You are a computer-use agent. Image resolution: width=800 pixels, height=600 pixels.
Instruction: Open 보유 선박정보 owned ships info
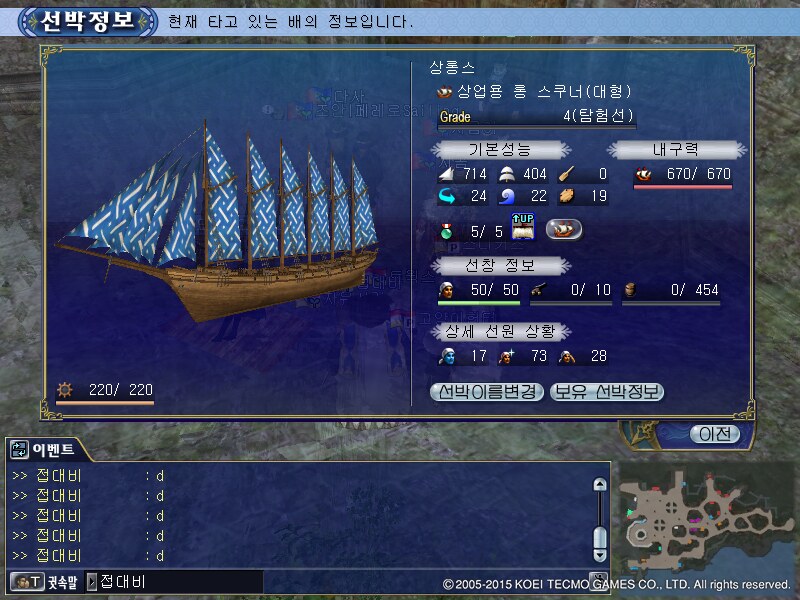[607, 392]
